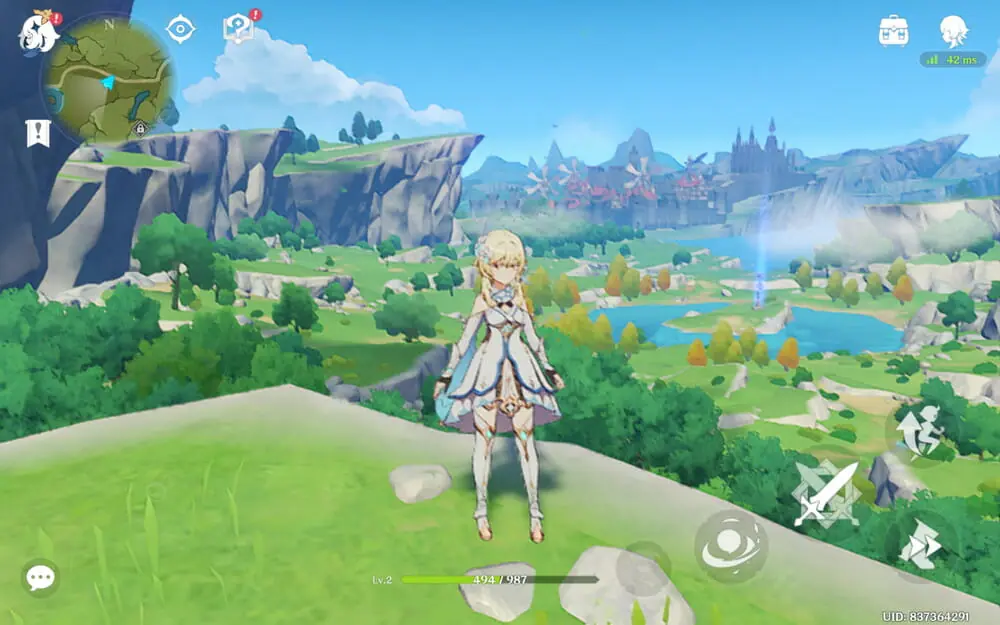This screenshot has width=1000, height=625.
Task: Open the backpack inventory
Action: click(893, 31)
